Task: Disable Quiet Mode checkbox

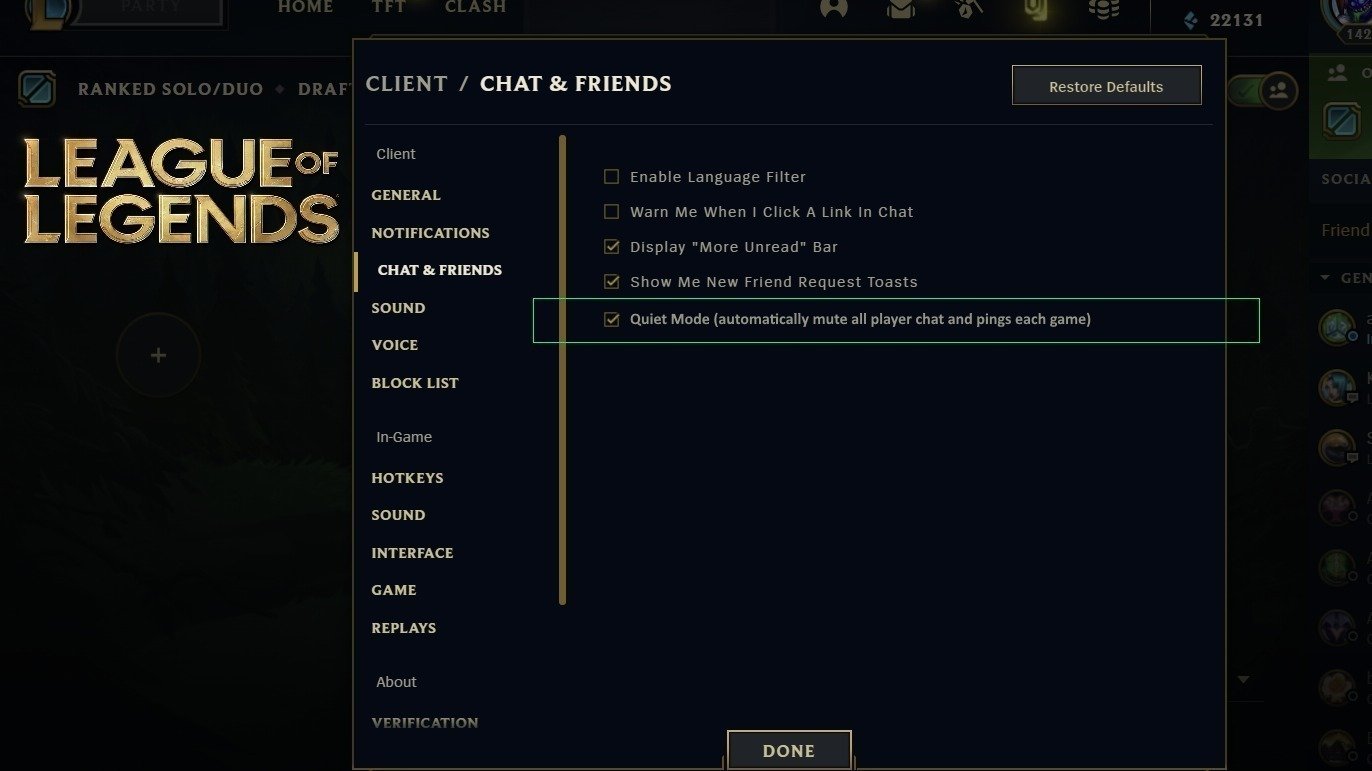Action: pyautogui.click(x=611, y=320)
